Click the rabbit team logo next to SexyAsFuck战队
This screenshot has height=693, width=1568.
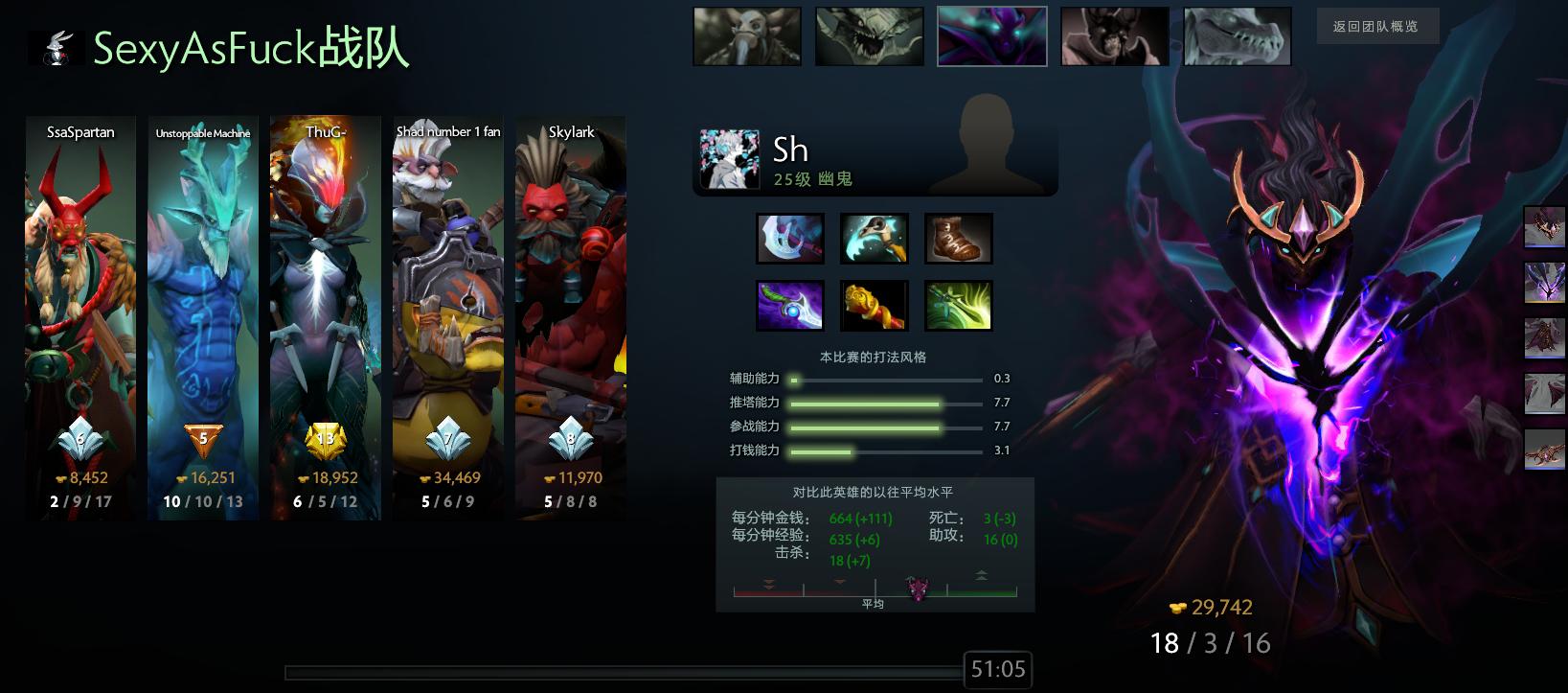point(55,46)
